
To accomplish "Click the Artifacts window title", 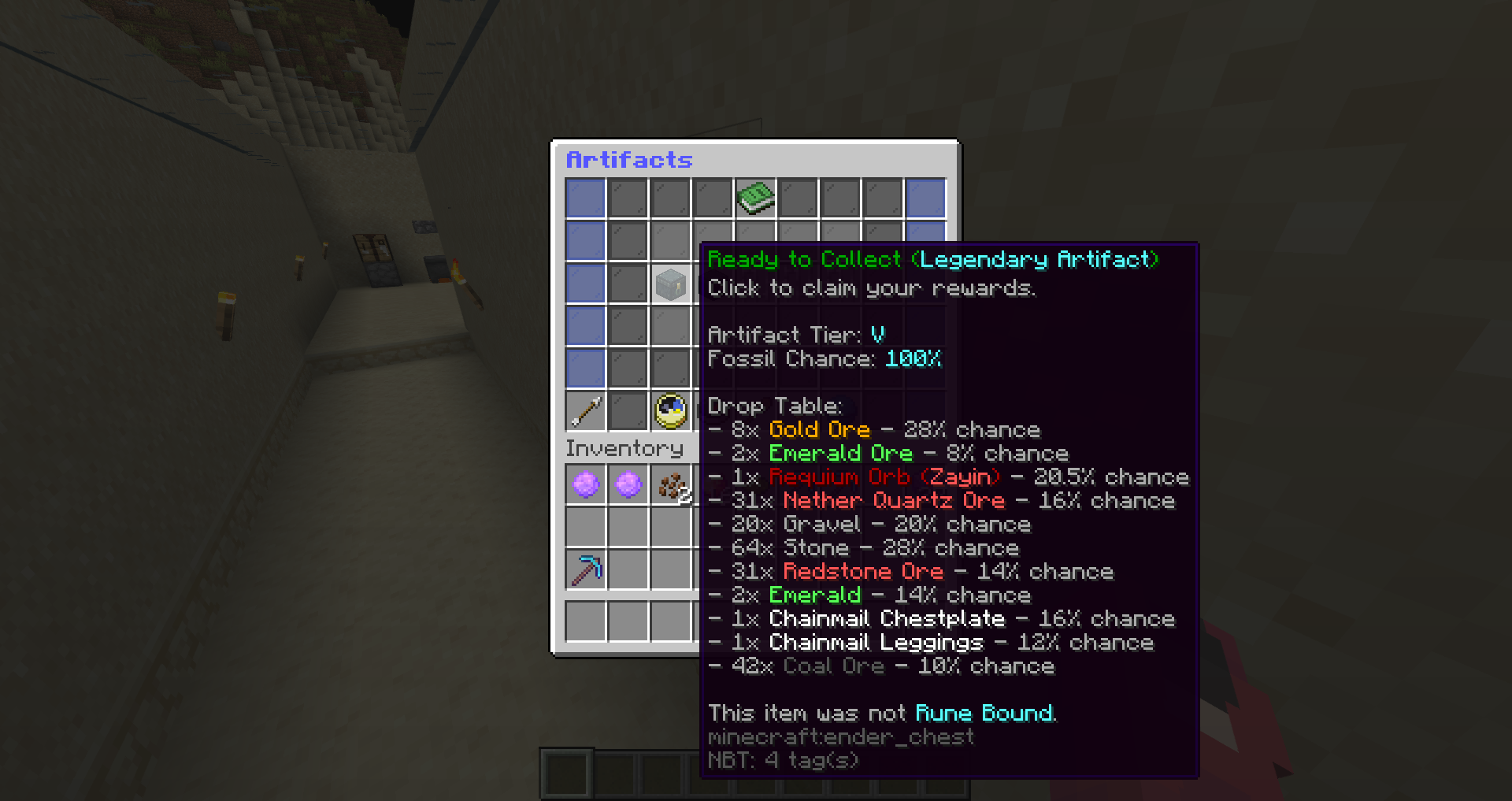I will click(629, 161).
